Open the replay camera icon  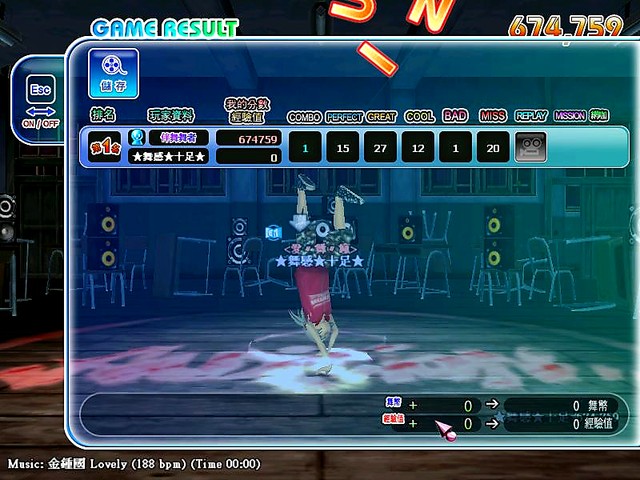[x=530, y=147]
